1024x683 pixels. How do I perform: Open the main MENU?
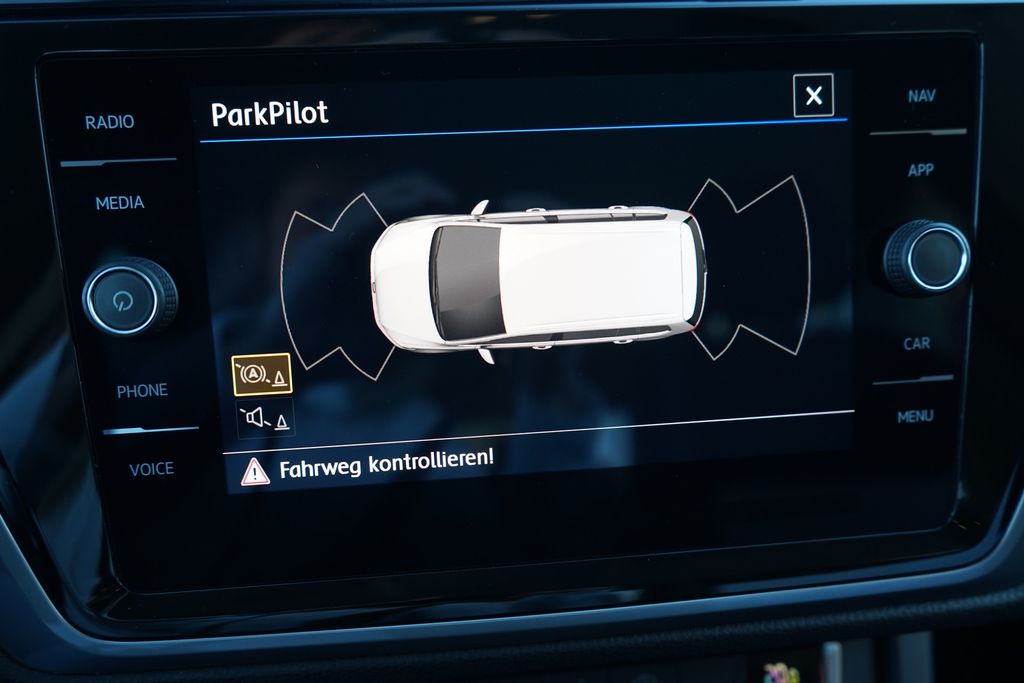(915, 416)
